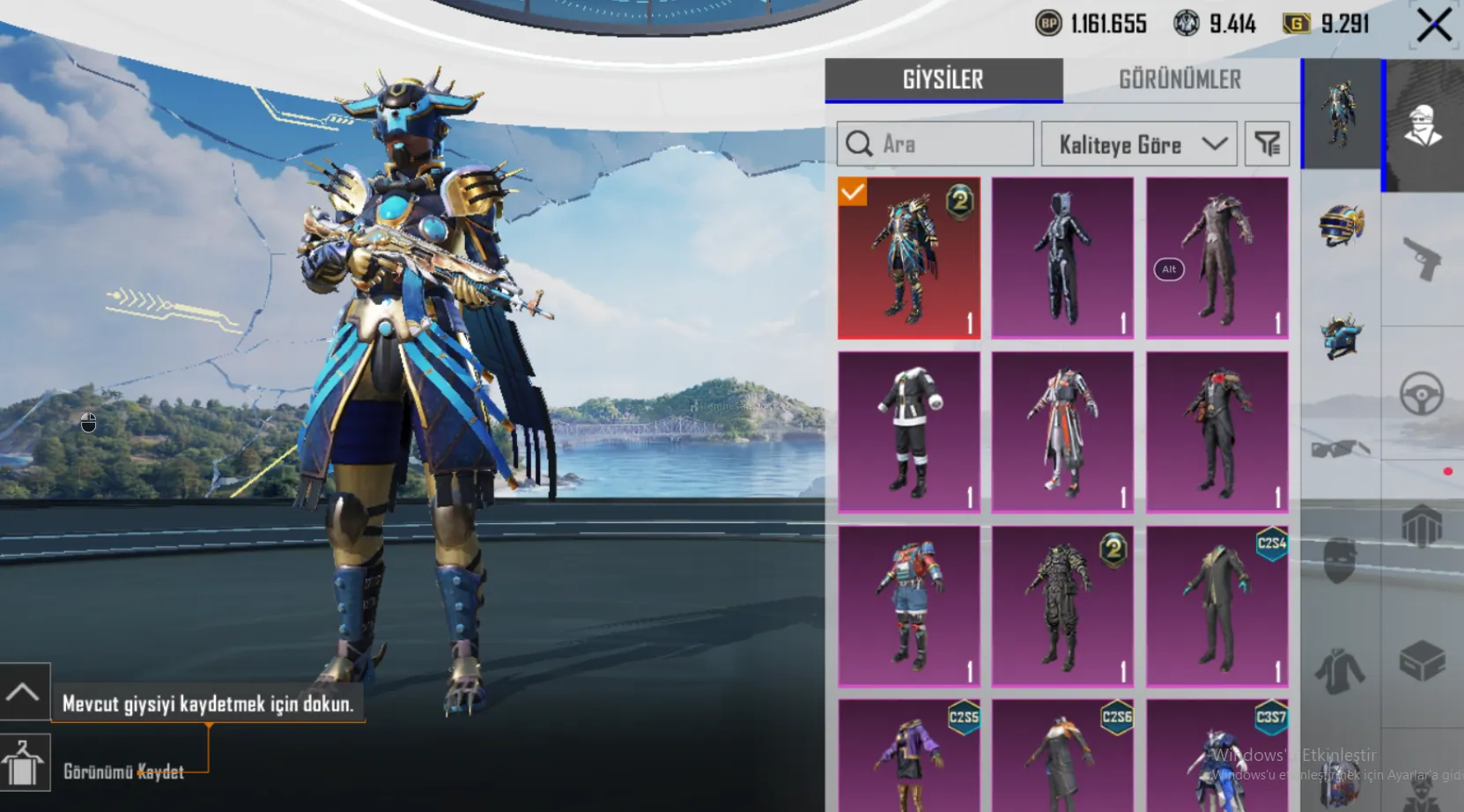The height and width of the screenshot is (812, 1464).
Task: Select the character avatar category icon
Action: [x=1422, y=125]
